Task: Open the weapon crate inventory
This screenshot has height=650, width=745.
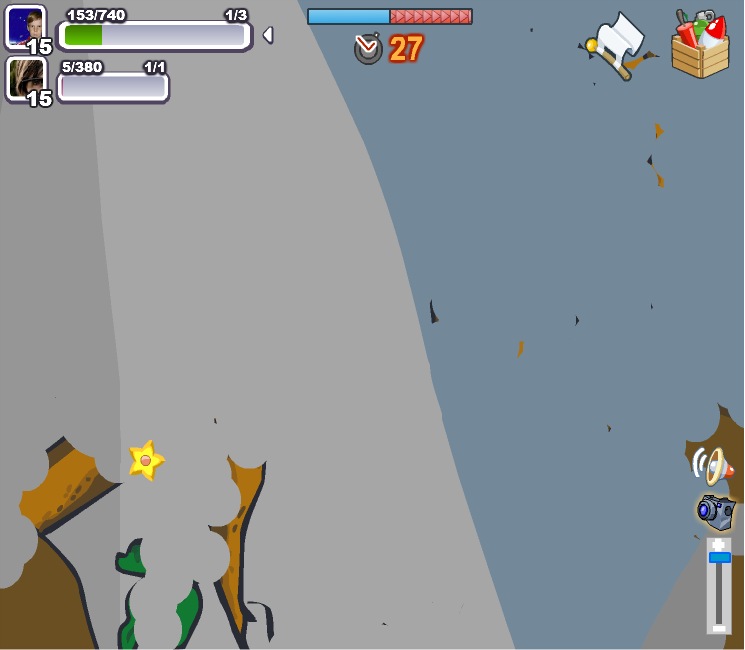Action: point(700,46)
